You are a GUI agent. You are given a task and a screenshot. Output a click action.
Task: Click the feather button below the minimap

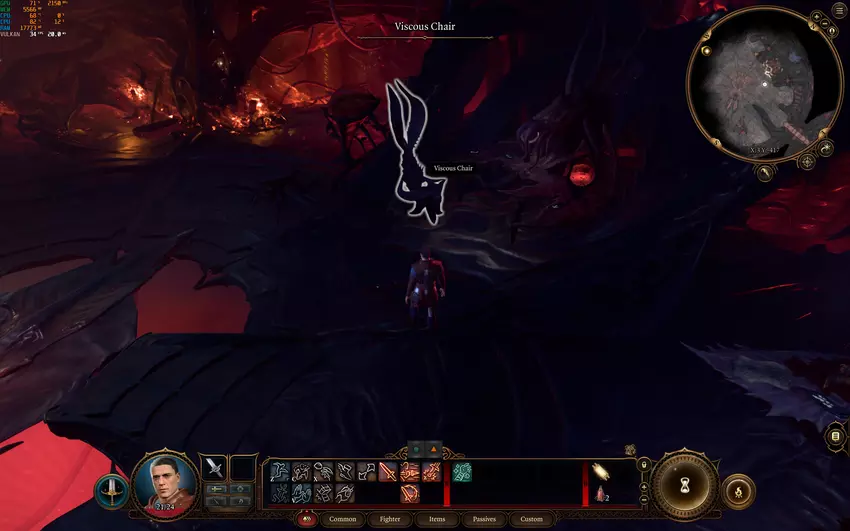[x=765, y=173]
